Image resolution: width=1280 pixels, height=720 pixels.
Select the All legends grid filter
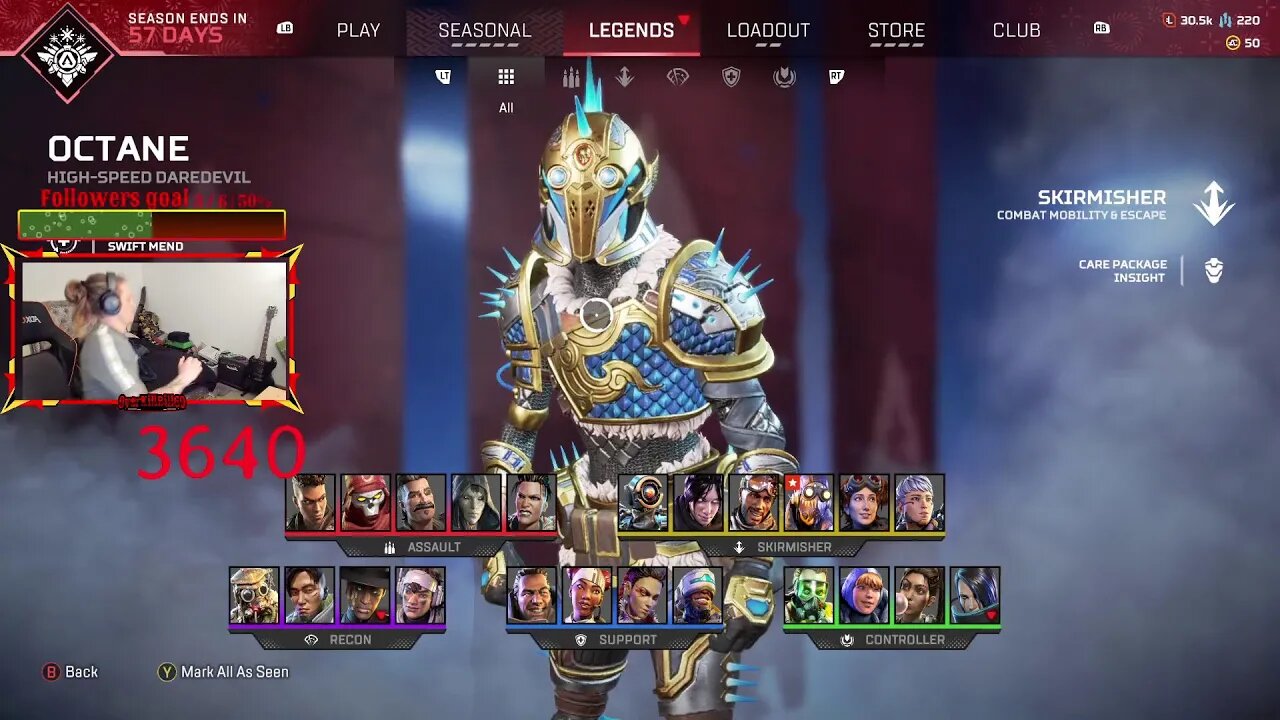tap(506, 78)
